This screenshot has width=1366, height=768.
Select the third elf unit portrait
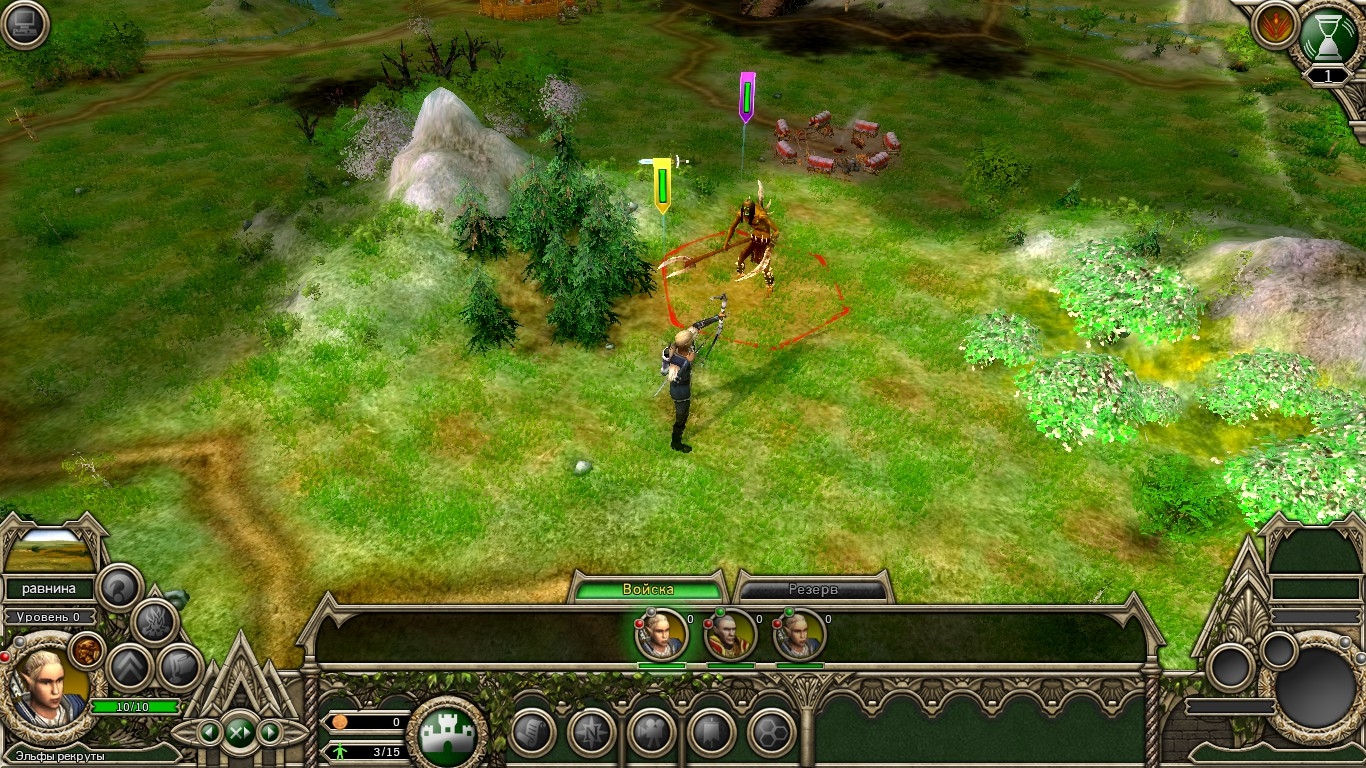point(798,633)
